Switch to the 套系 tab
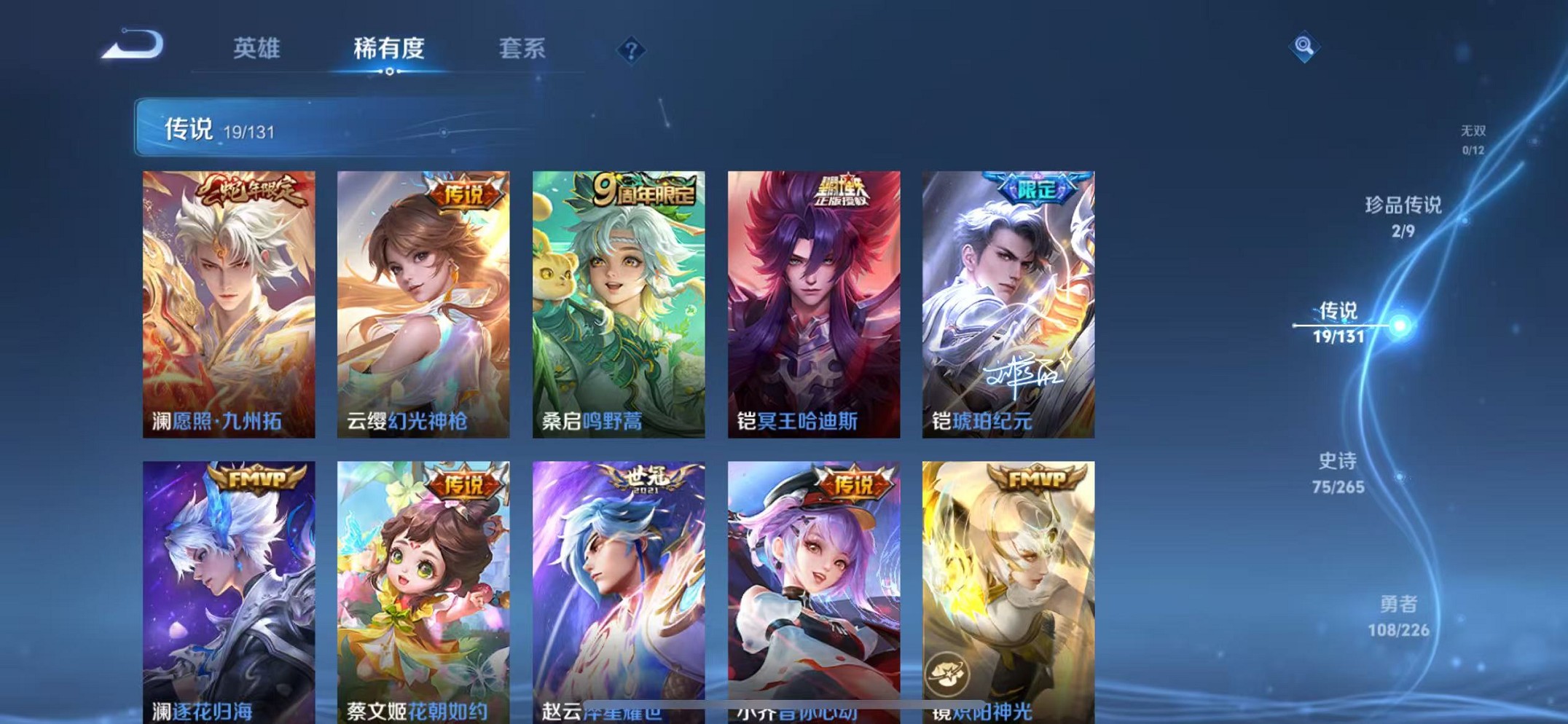Viewport: 1568px width, 724px height. tap(522, 49)
